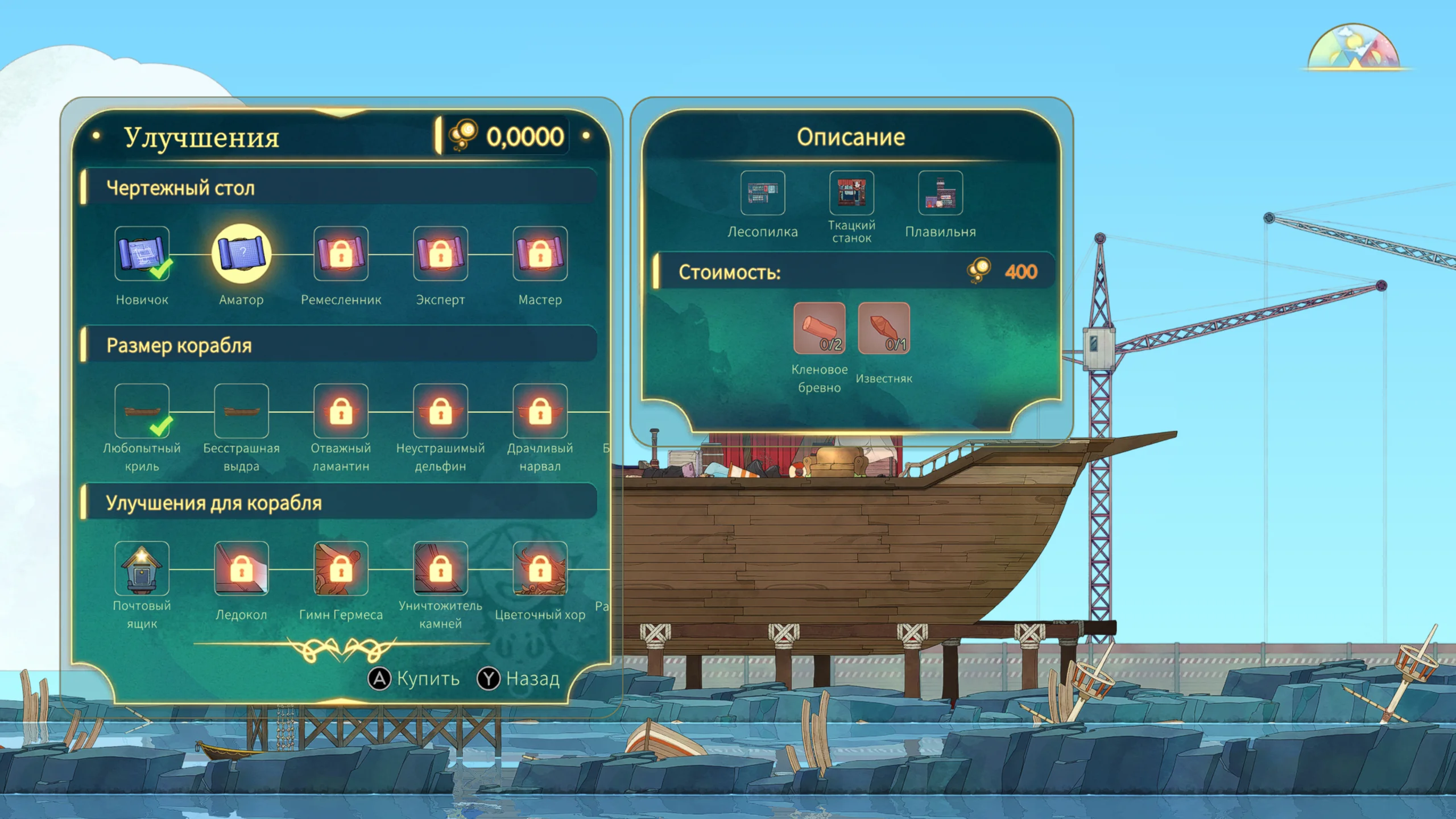Click the Ткацкий станок building thumbnail

point(851,193)
